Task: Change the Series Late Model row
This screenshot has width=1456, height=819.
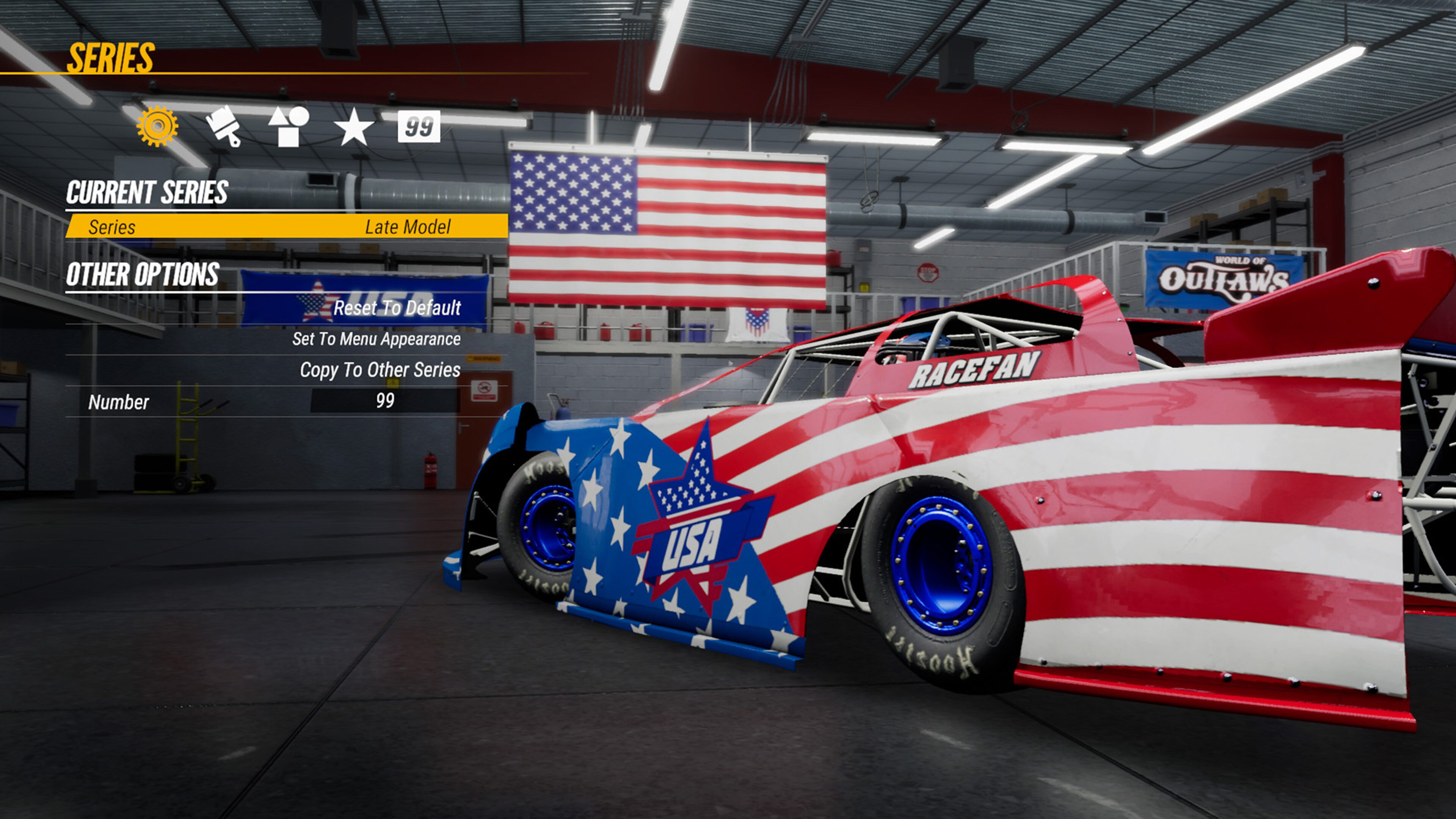Action: coord(287,227)
